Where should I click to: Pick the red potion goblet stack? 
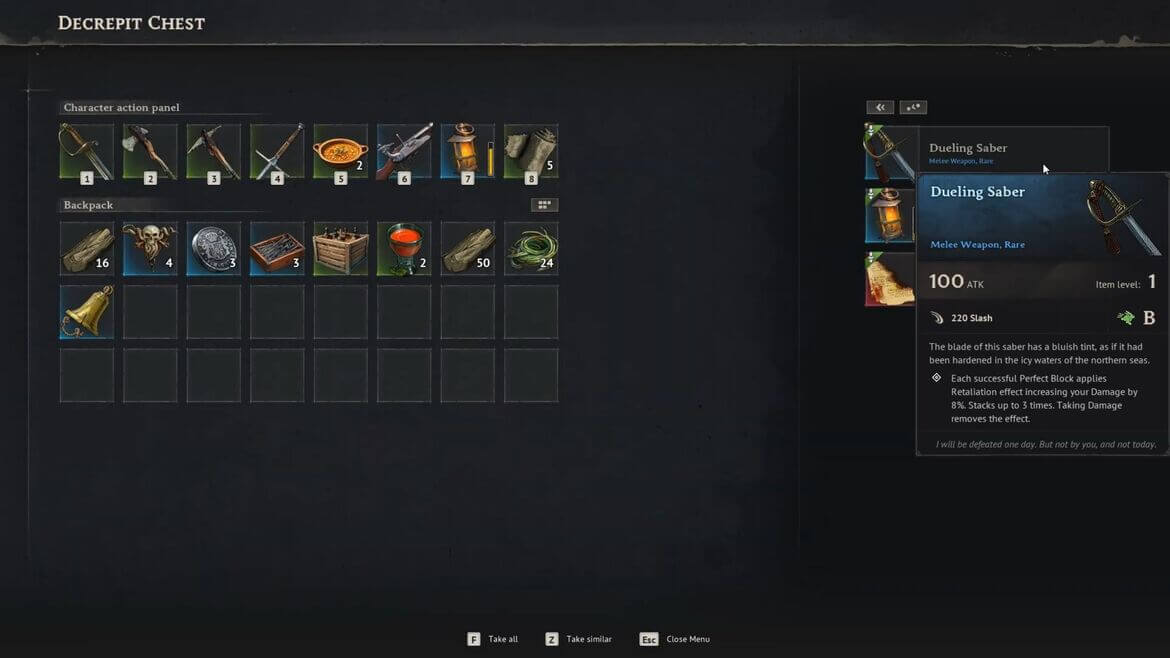click(404, 248)
